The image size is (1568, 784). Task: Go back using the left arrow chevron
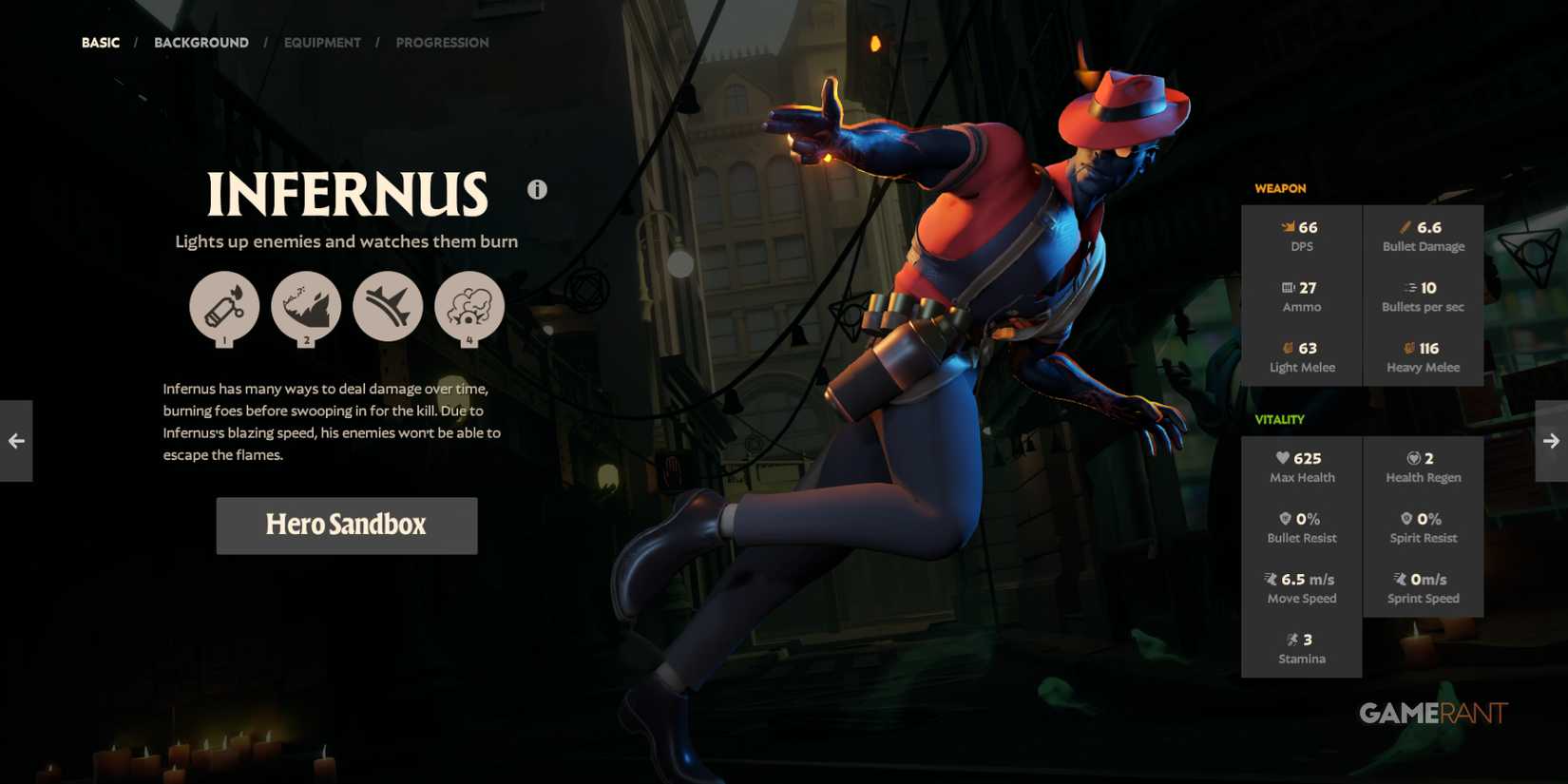pos(15,440)
